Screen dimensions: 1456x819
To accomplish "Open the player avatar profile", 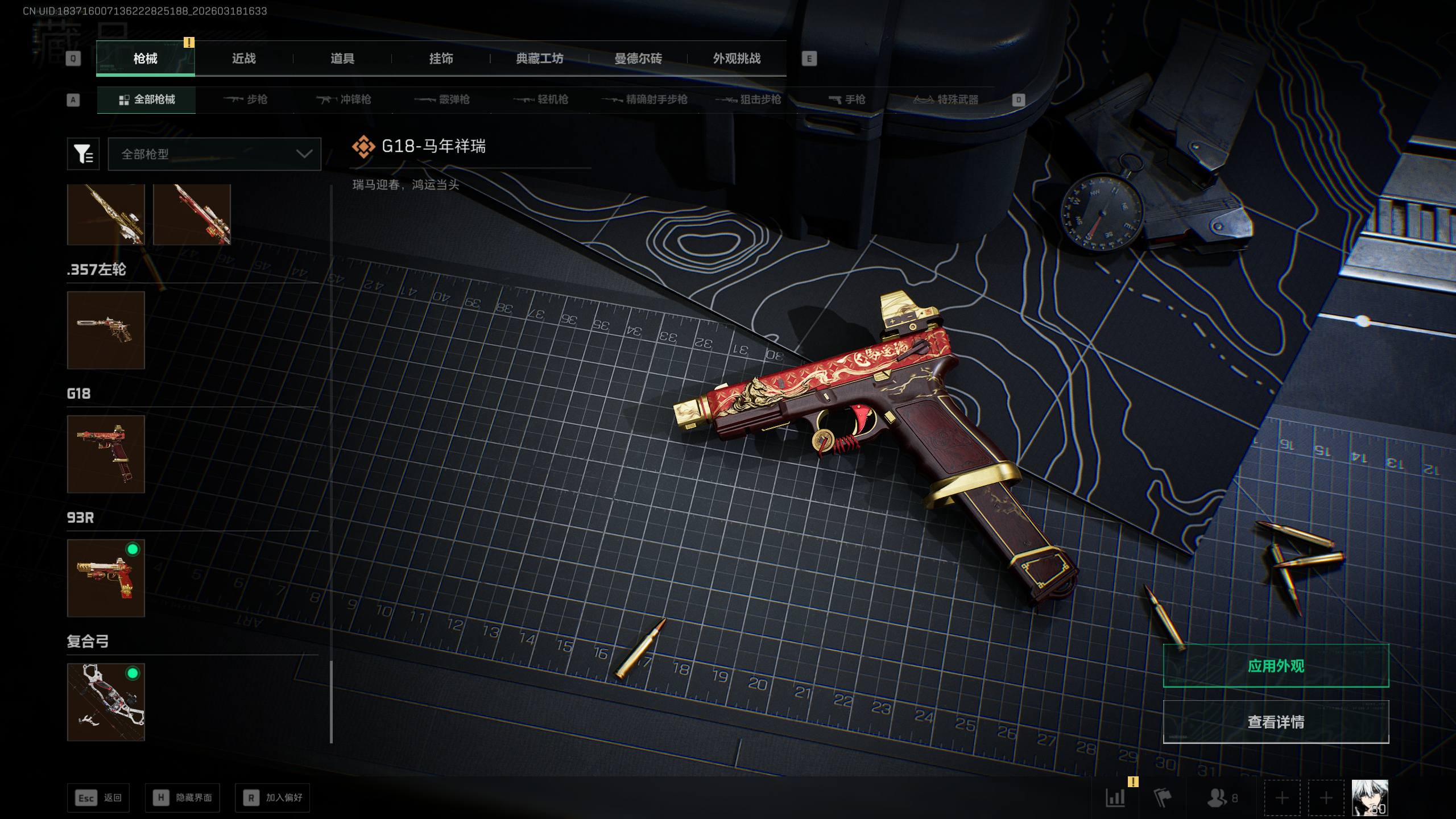I will [x=1370, y=797].
